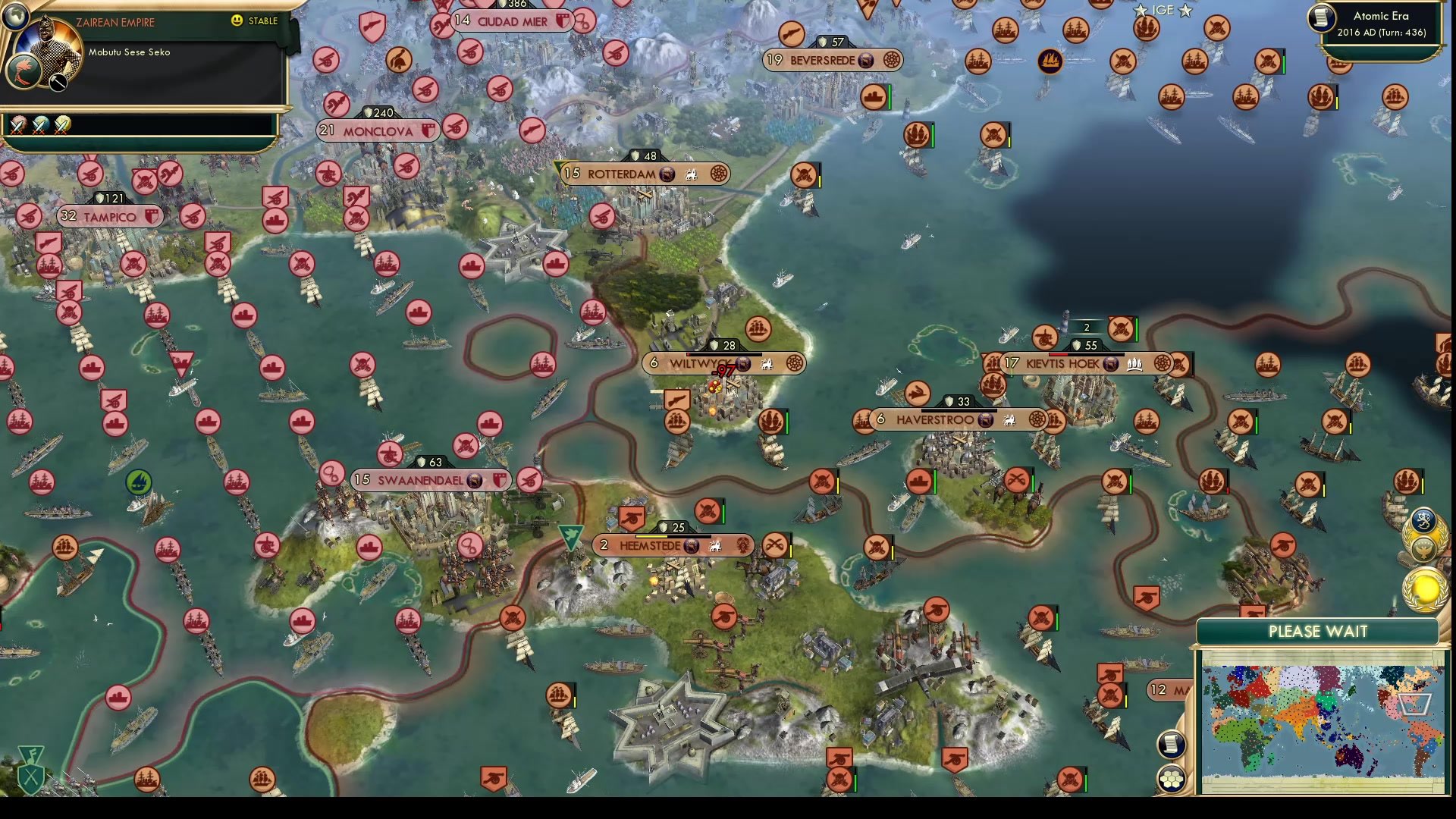Click the red capital shield on Swaanendael's banner
1456x819 pixels.
point(498,479)
